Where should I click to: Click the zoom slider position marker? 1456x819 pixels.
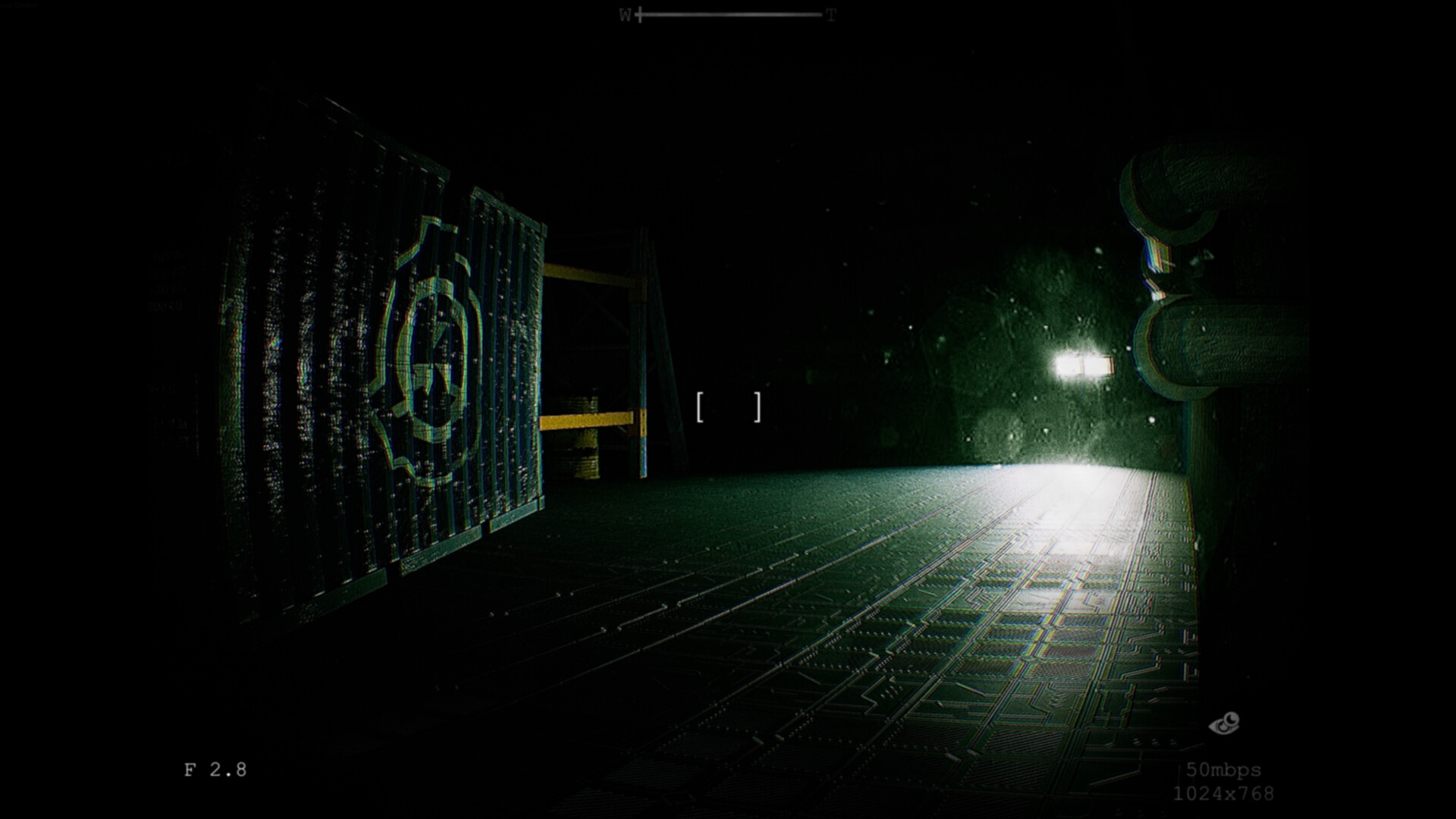[641, 13]
